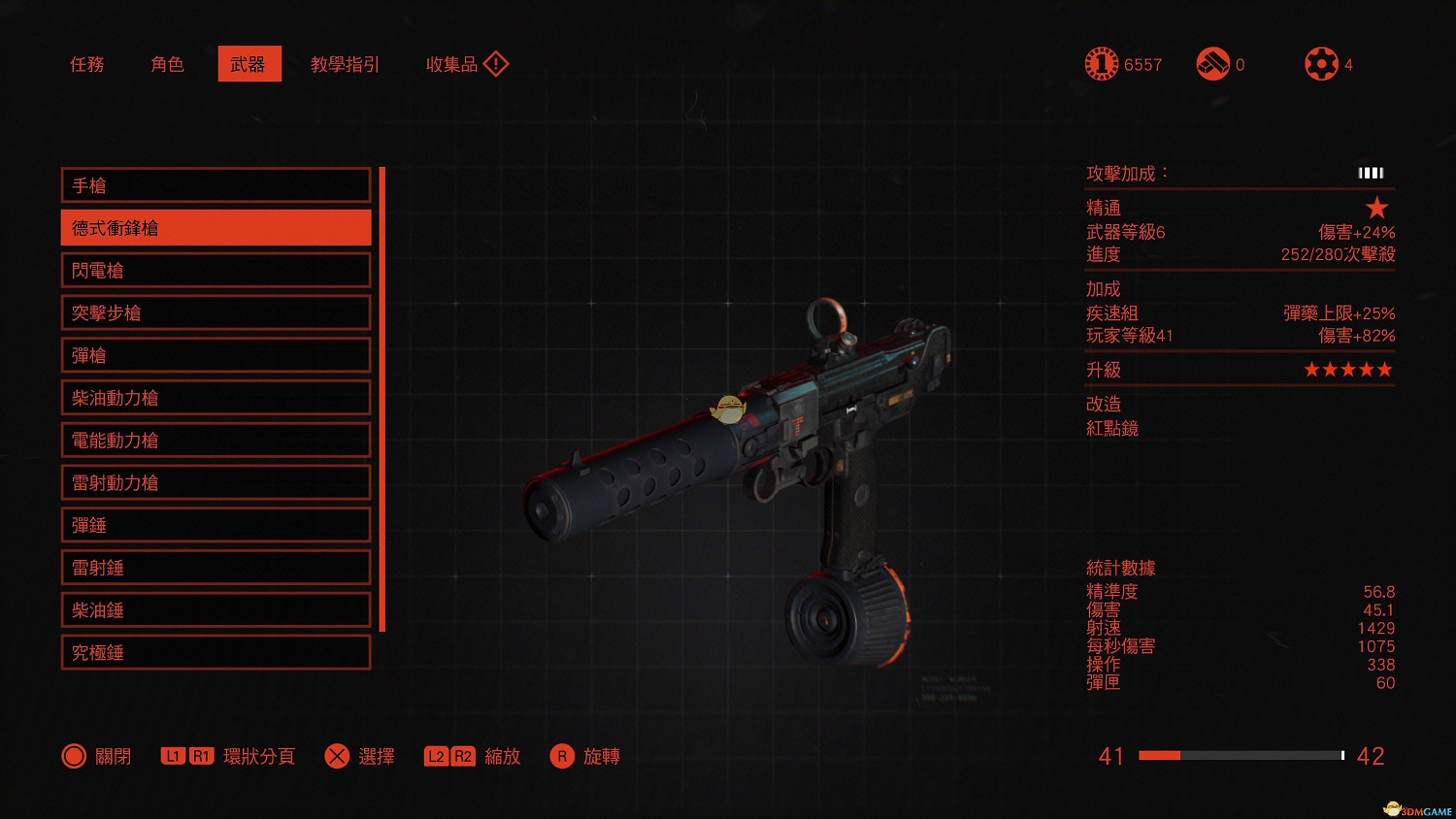Viewport: 1456px width, 819px height.
Task: Select 手槍 in the weapon list
Action: click(215, 185)
